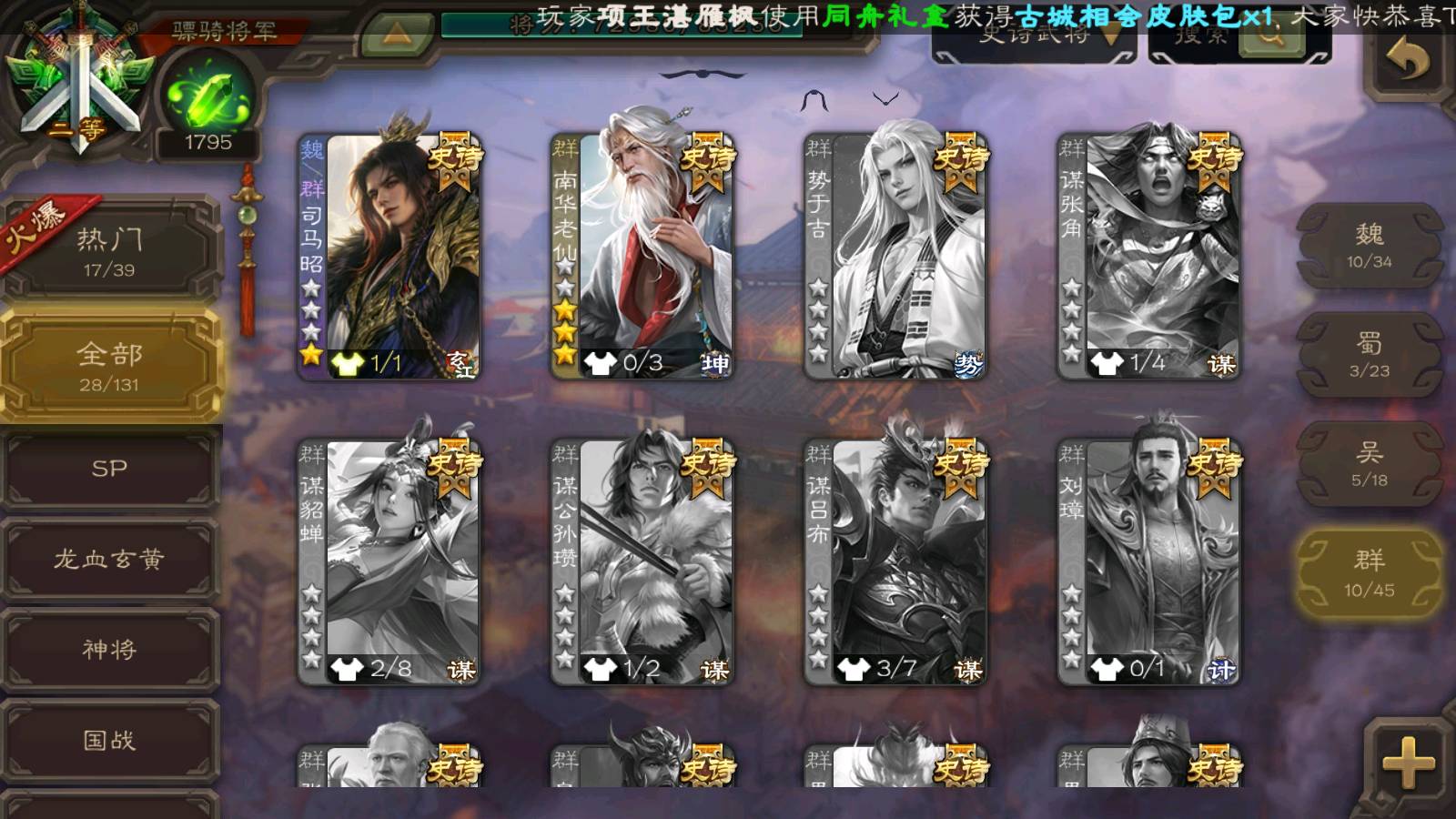The image size is (1456, 819).
Task: Switch to the 国战 category
Action: pos(109,740)
